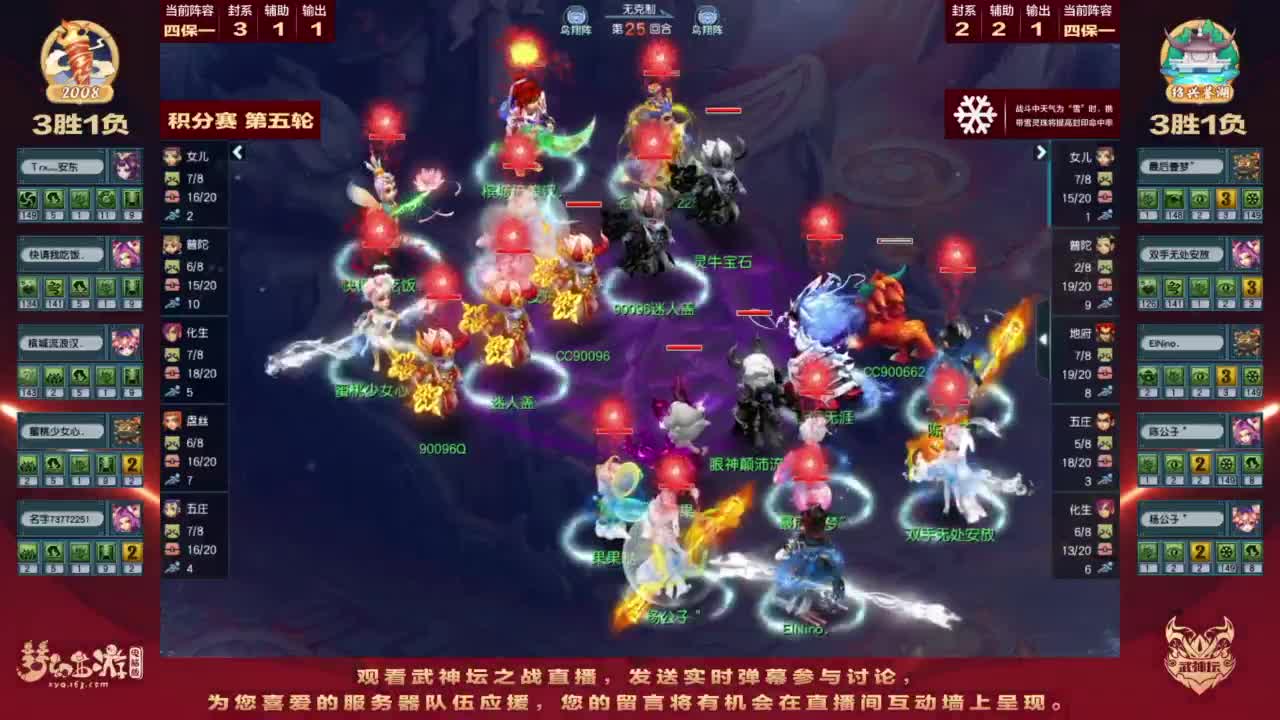Click the right team 乌翔阵 formation icon
Image resolution: width=1280 pixels, height=720 pixels.
(x=710, y=15)
